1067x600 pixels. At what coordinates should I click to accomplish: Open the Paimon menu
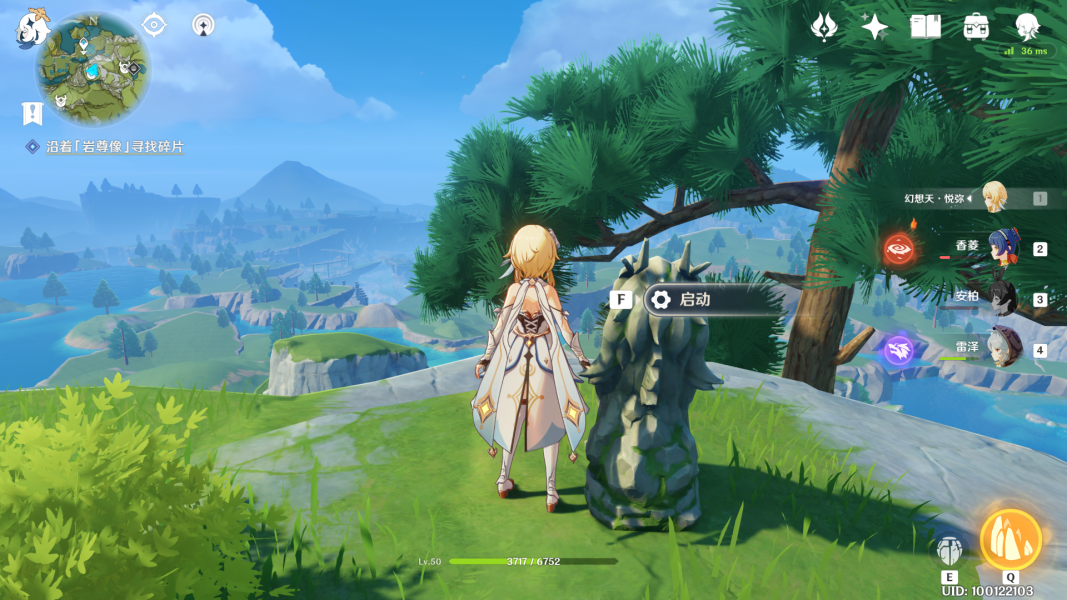pyautogui.click(x=33, y=27)
